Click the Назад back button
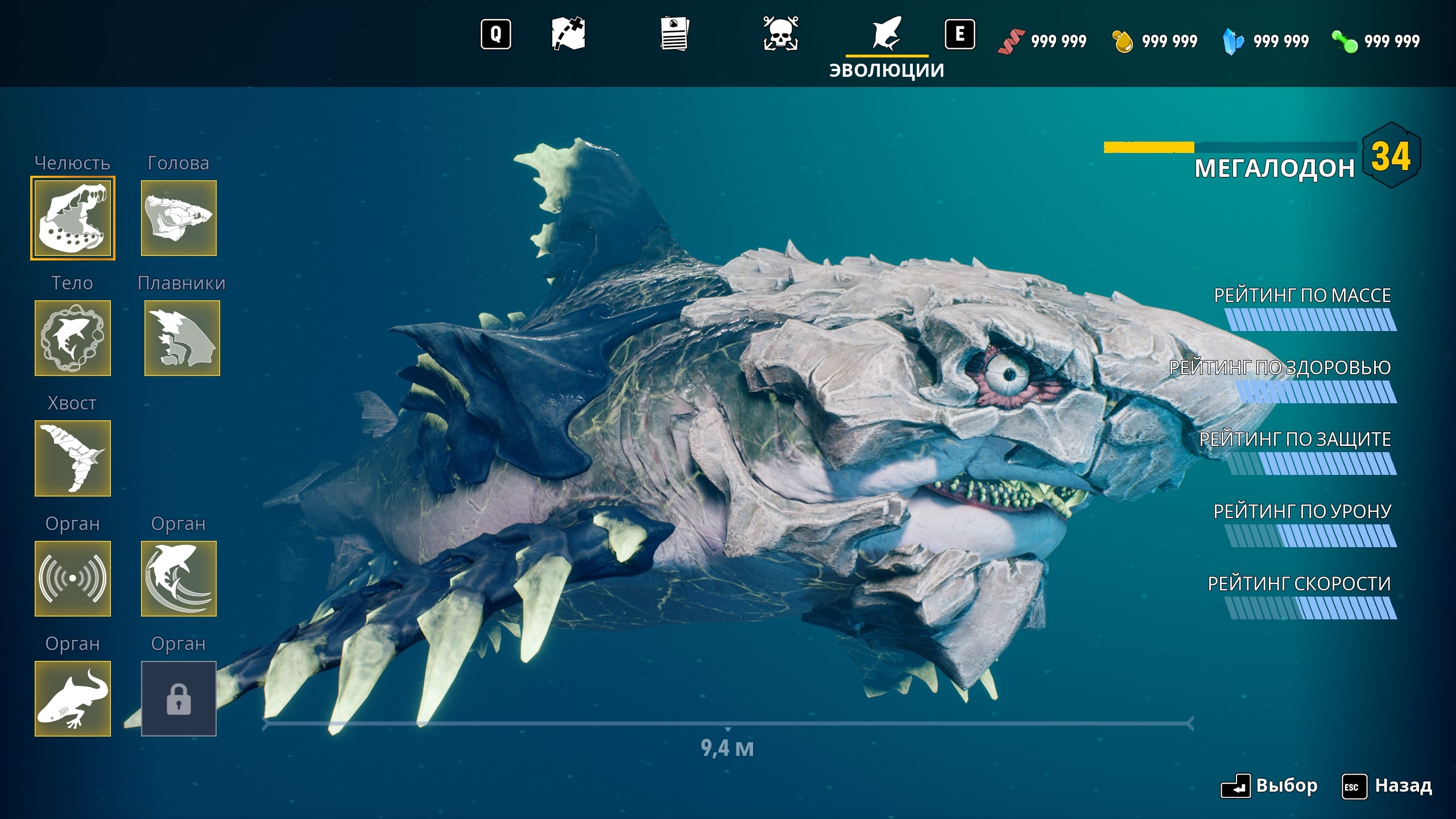 tap(1388, 786)
